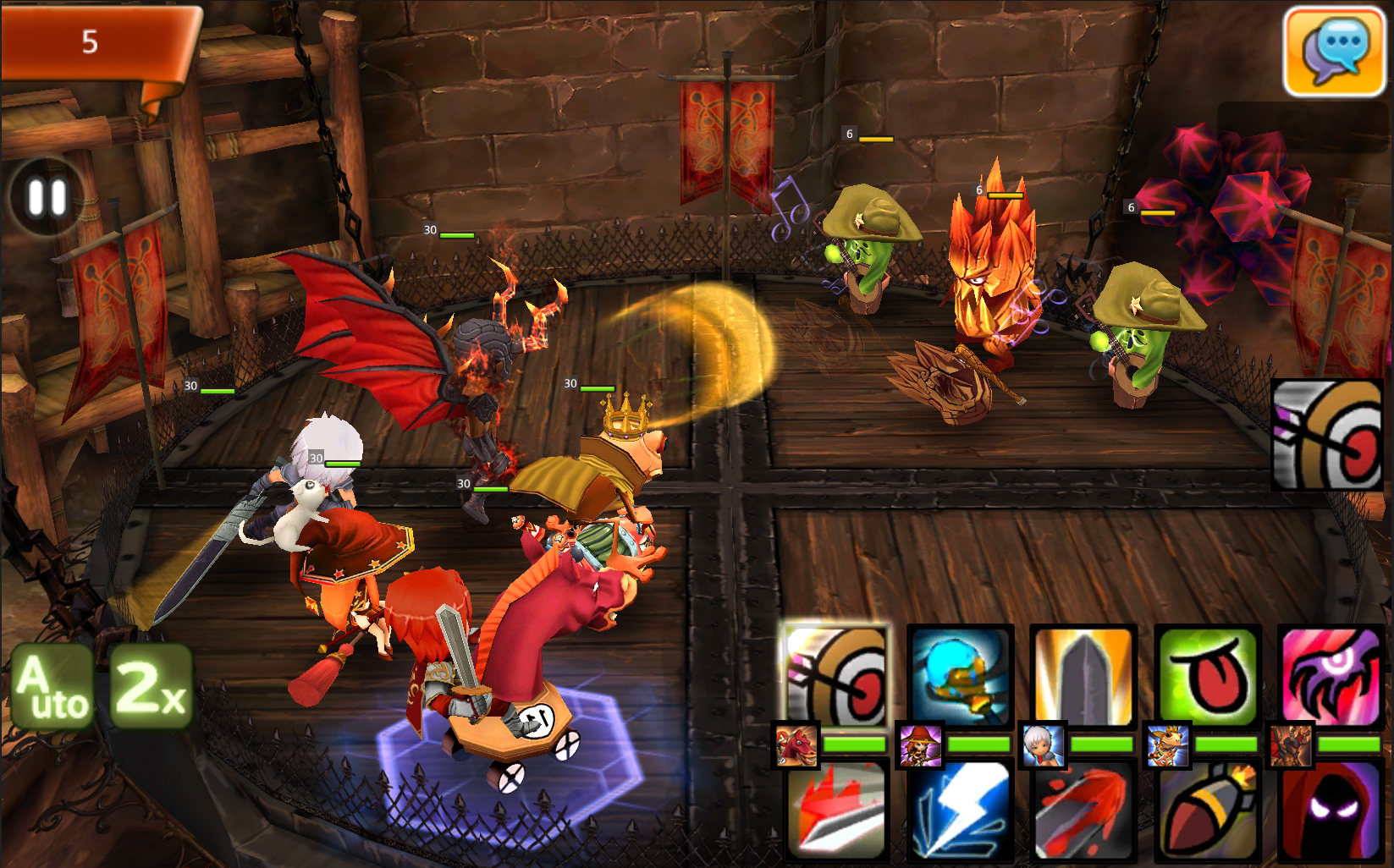The width and height of the screenshot is (1394, 868).
Task: Select the dark winged demon portrait
Action: tap(1290, 745)
